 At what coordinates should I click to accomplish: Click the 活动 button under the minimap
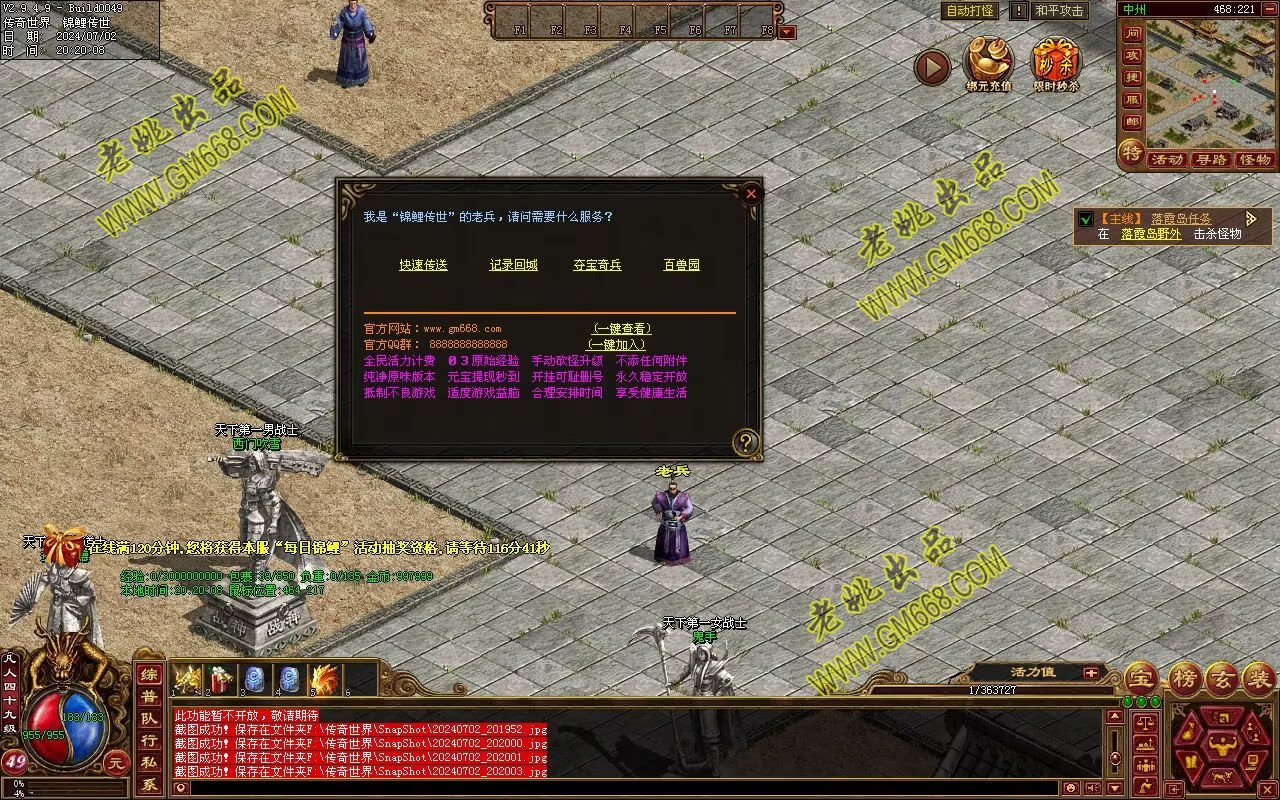[1166, 159]
